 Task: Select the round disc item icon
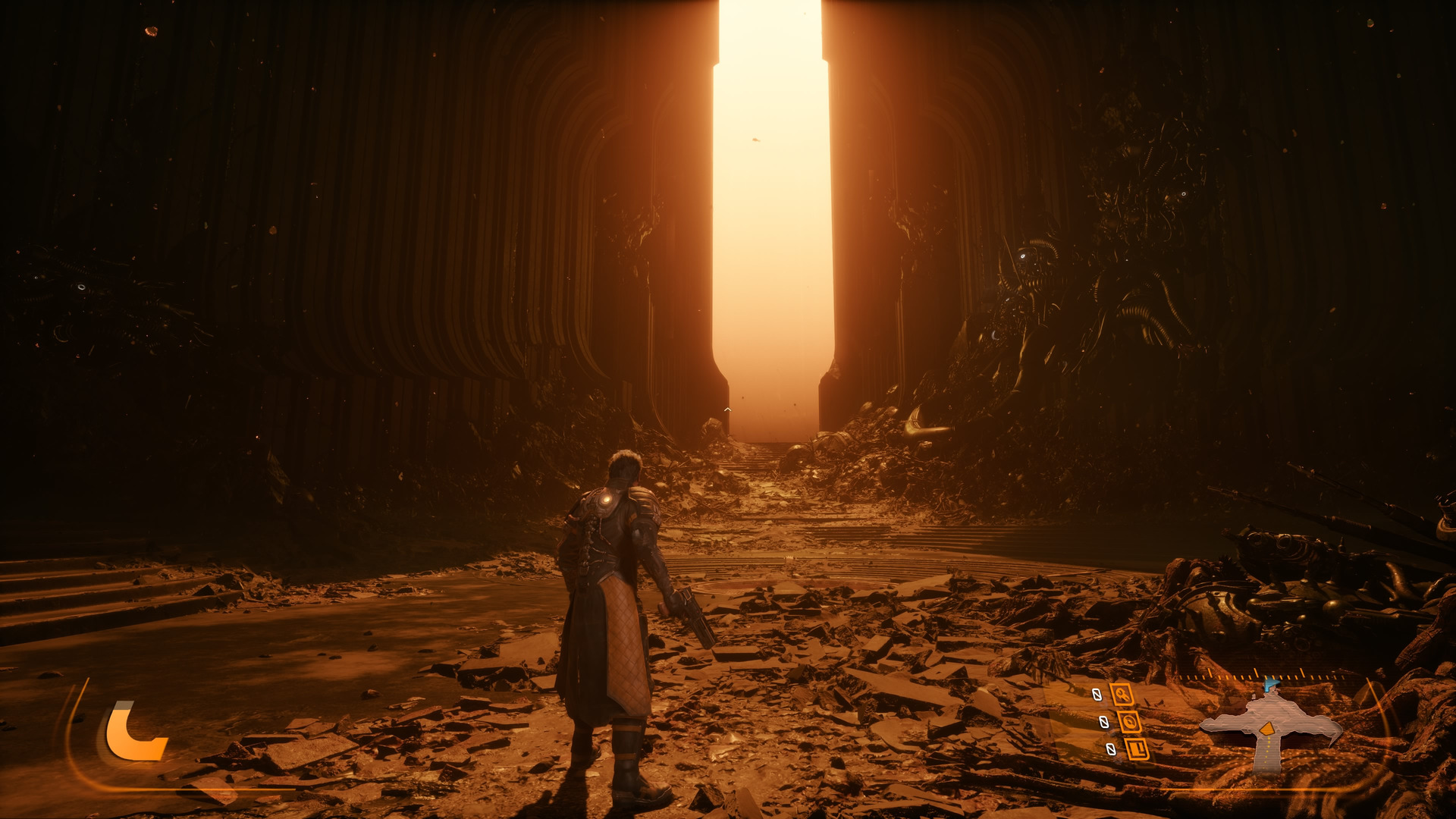1129,722
